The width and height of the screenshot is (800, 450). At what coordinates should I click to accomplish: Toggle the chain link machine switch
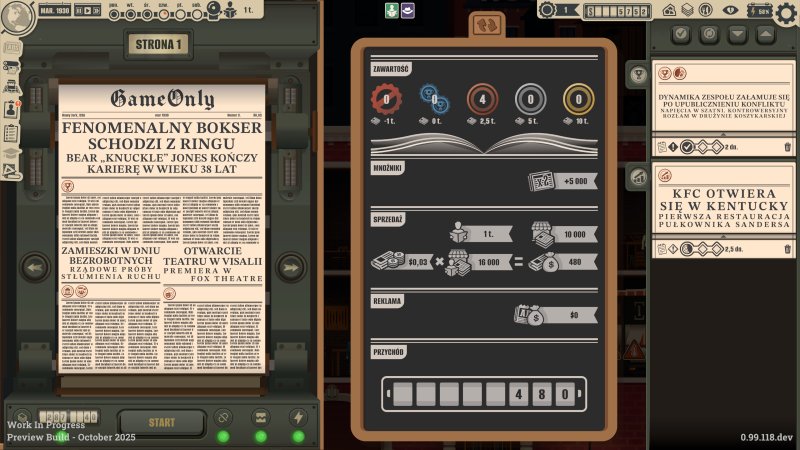click(224, 418)
